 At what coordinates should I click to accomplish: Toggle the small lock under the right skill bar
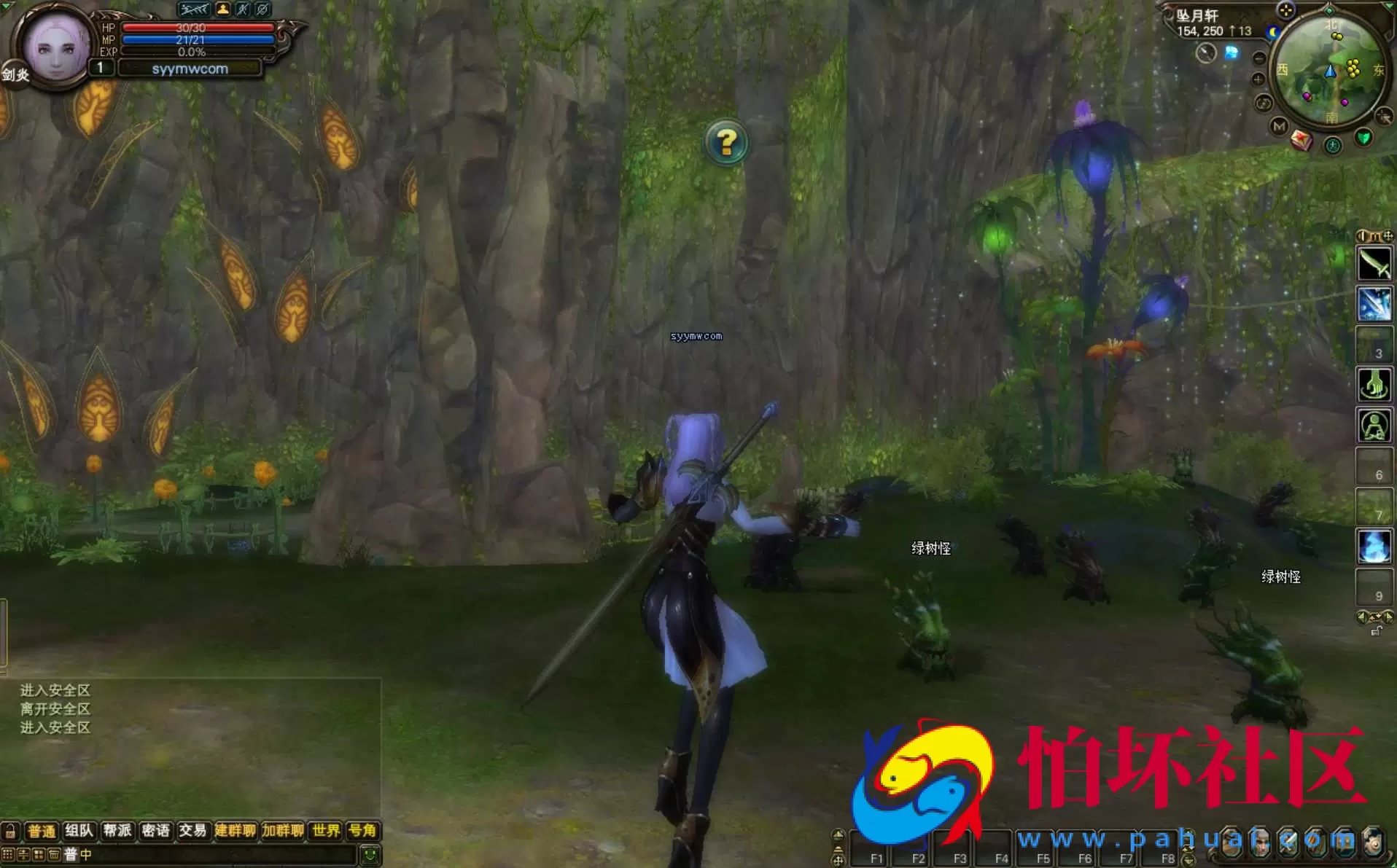pos(1376,631)
